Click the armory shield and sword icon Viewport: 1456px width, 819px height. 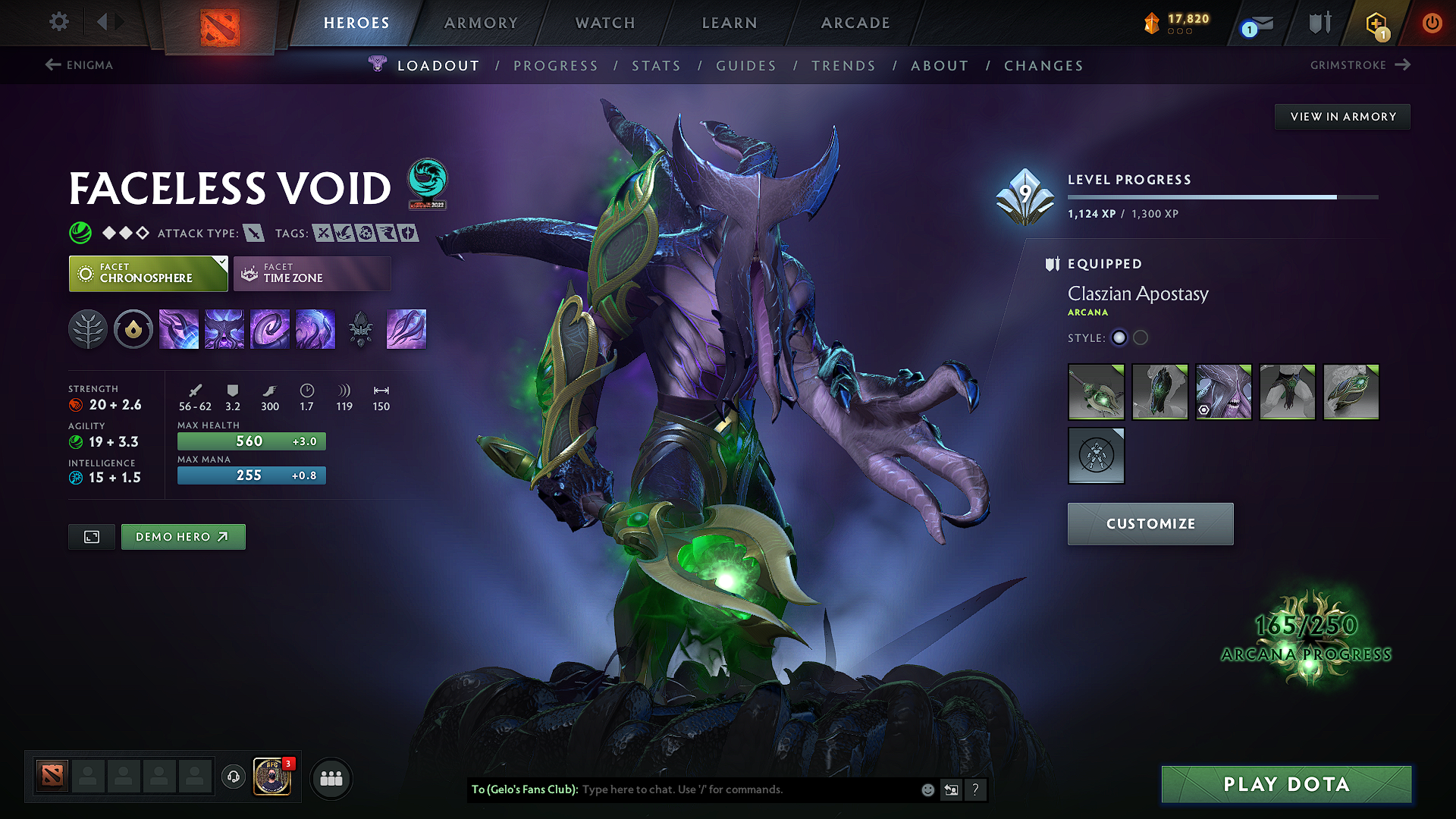tap(1319, 22)
